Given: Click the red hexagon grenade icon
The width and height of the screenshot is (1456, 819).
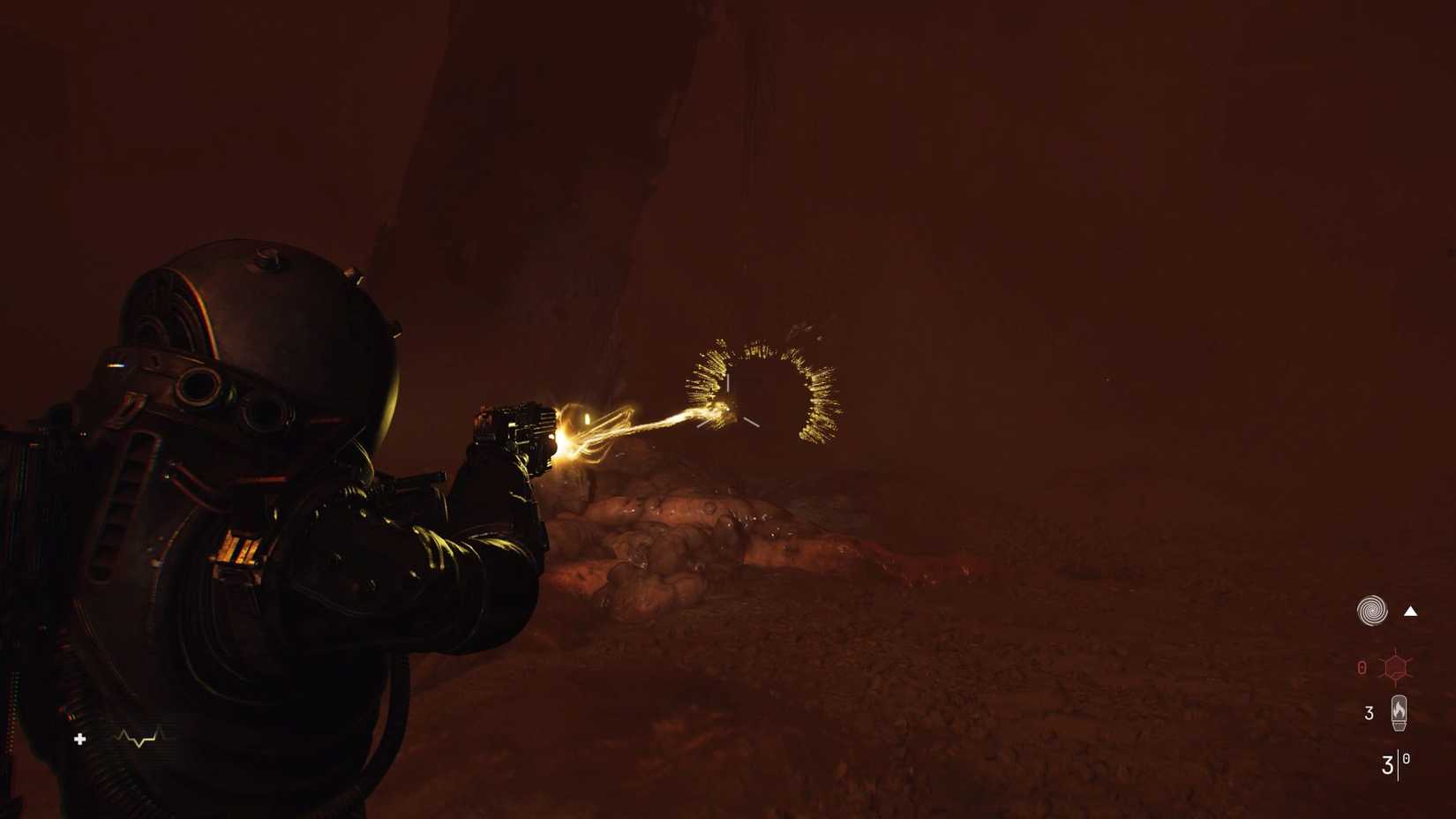Looking at the screenshot, I should 1396,665.
